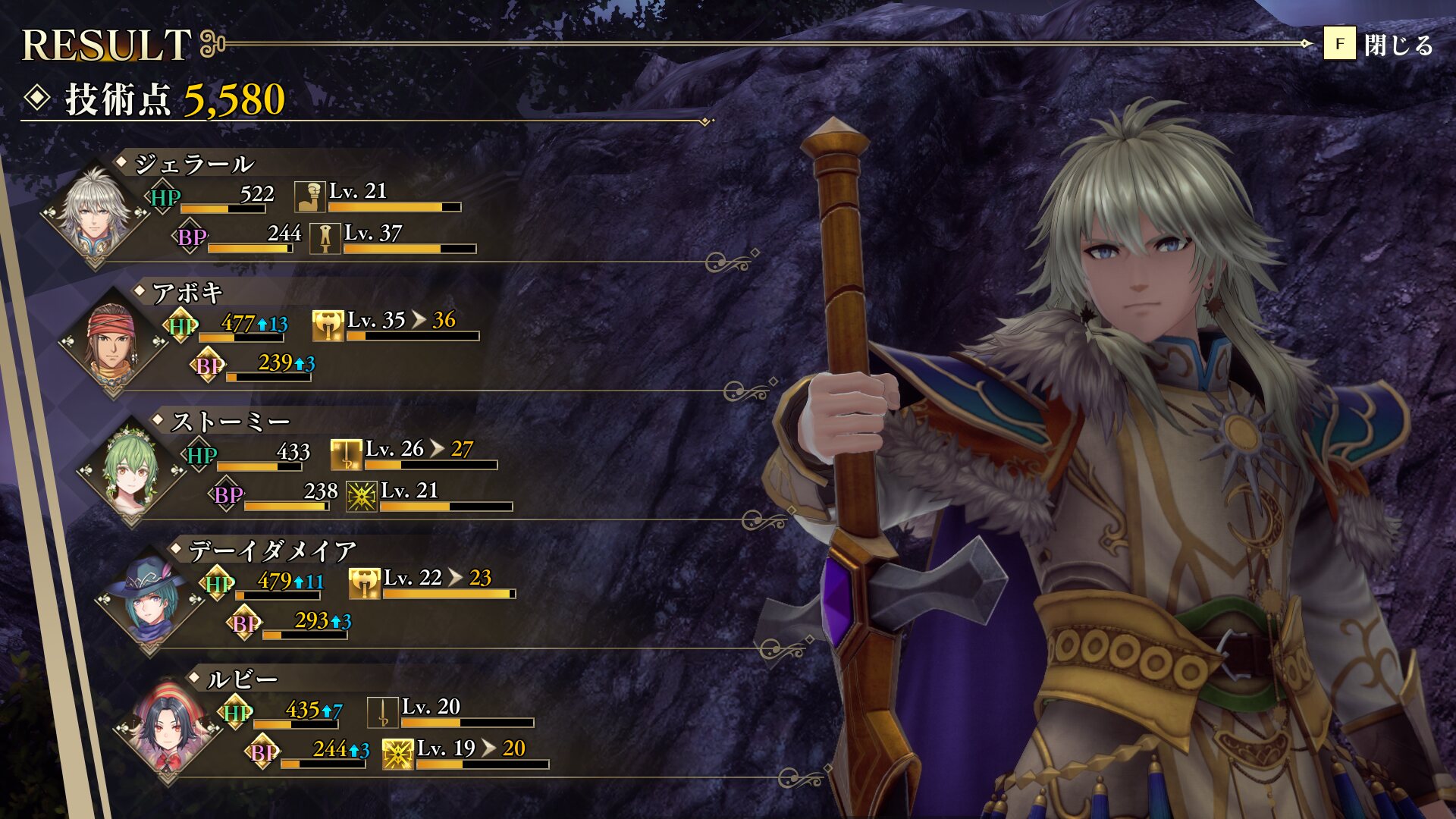Select ジェラール's portrait
The image size is (1456, 819).
click(x=94, y=212)
